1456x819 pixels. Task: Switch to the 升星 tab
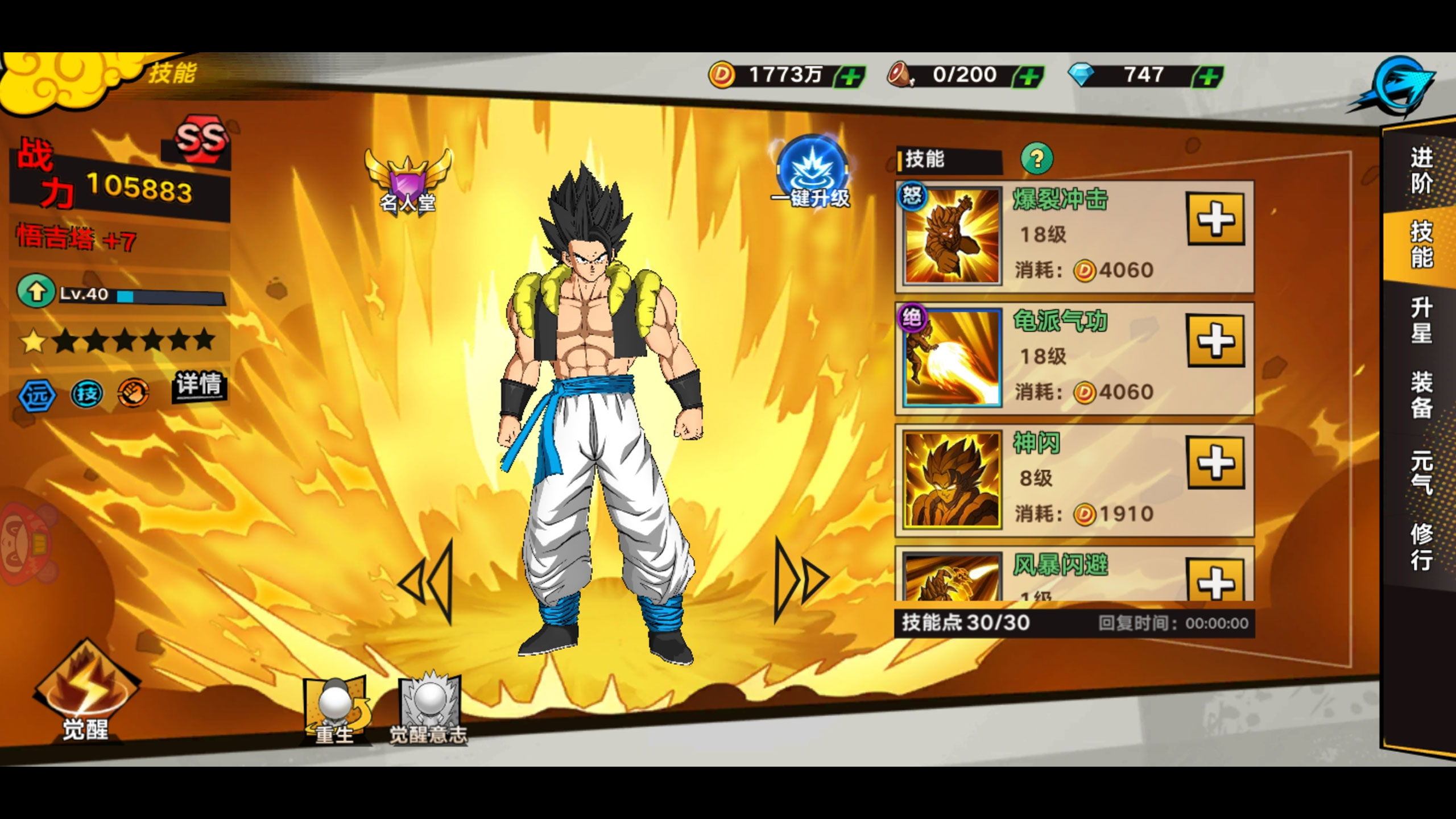1421,320
